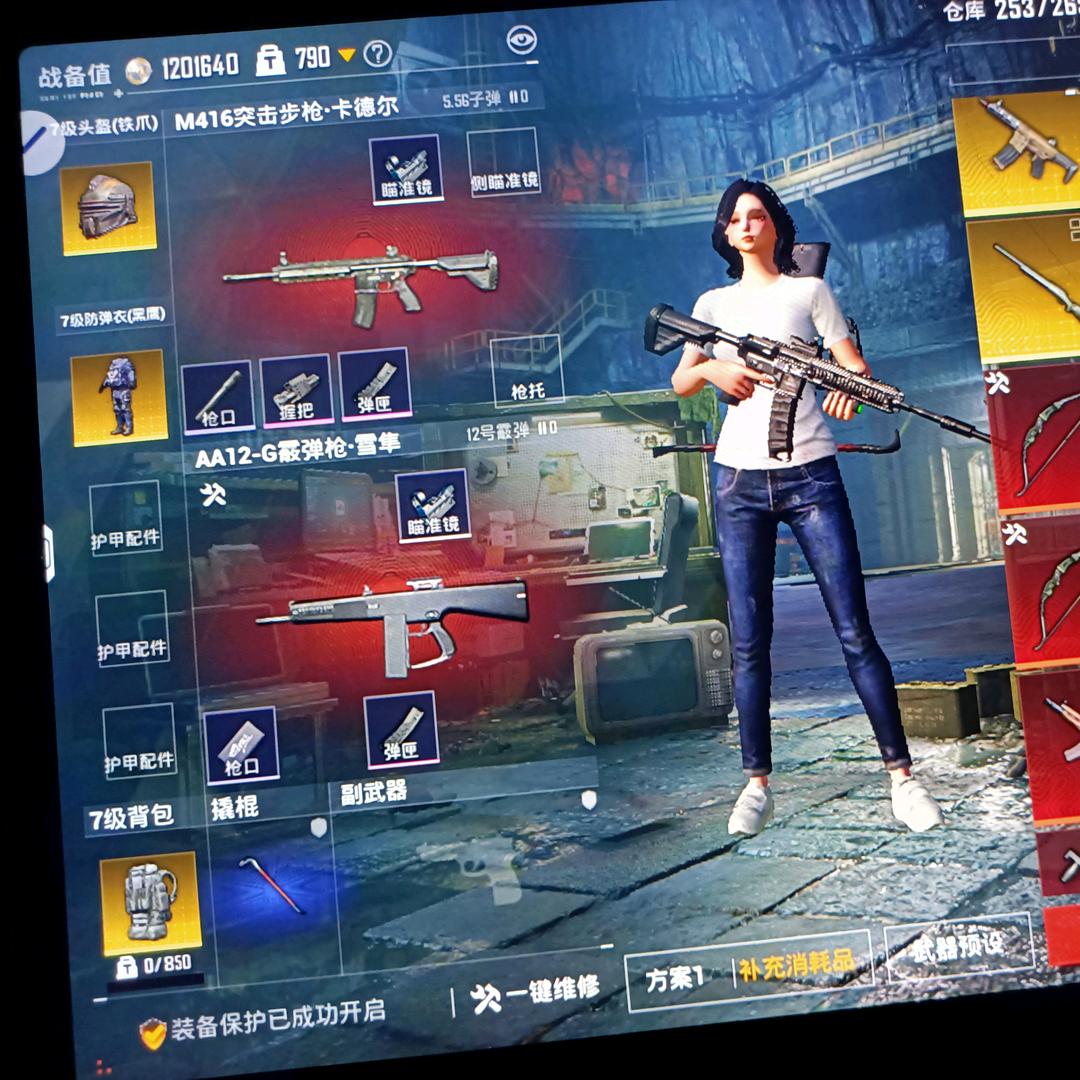Select the level 7 helmet slot
The width and height of the screenshot is (1080, 1080).
tap(108, 208)
